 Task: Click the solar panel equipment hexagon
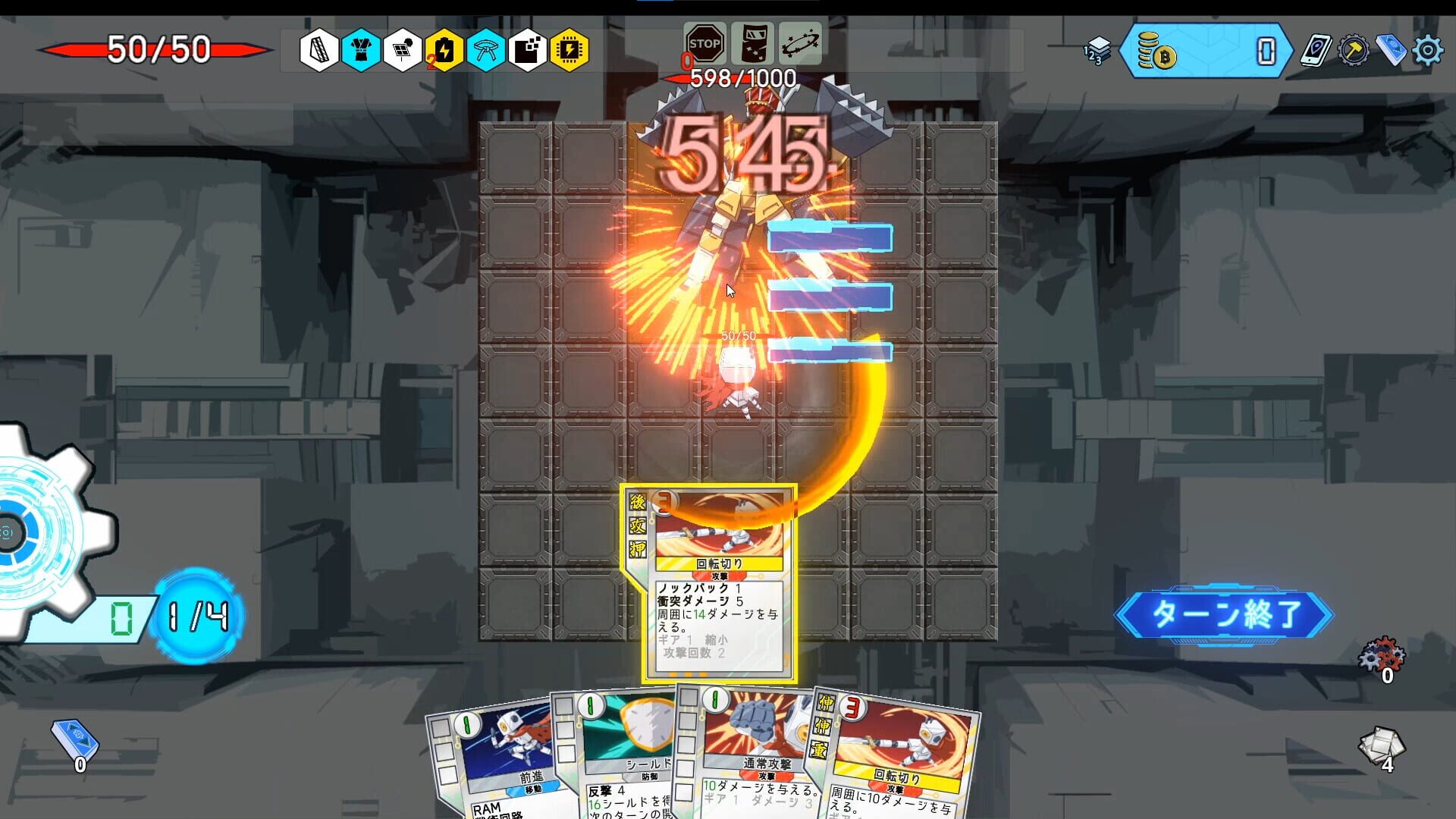402,49
